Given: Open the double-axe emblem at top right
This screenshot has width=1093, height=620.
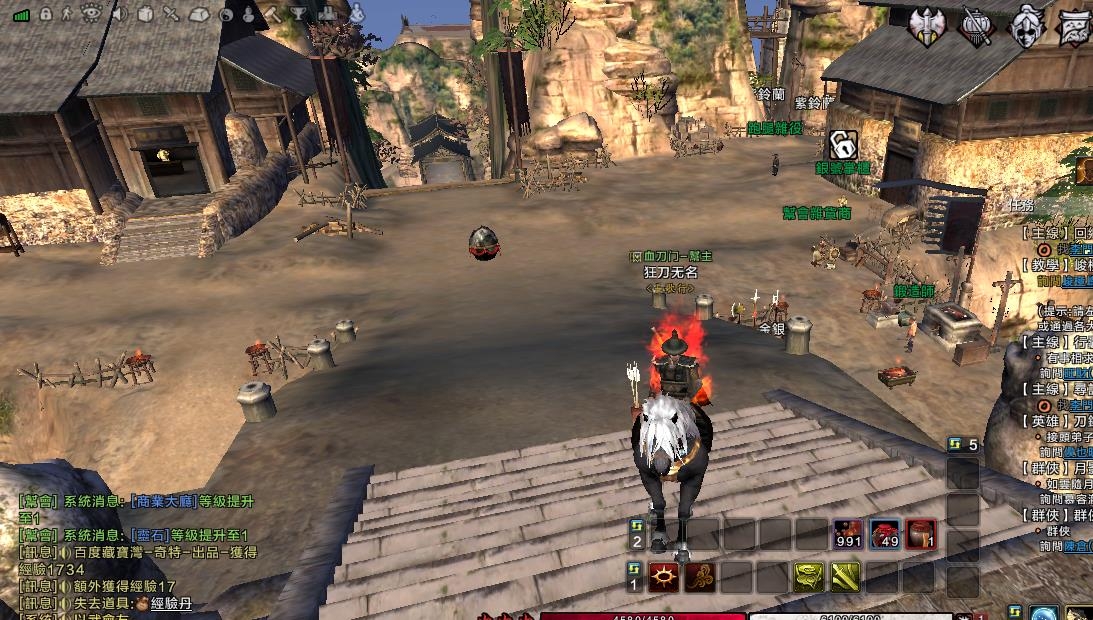Looking at the screenshot, I should pos(927,24).
